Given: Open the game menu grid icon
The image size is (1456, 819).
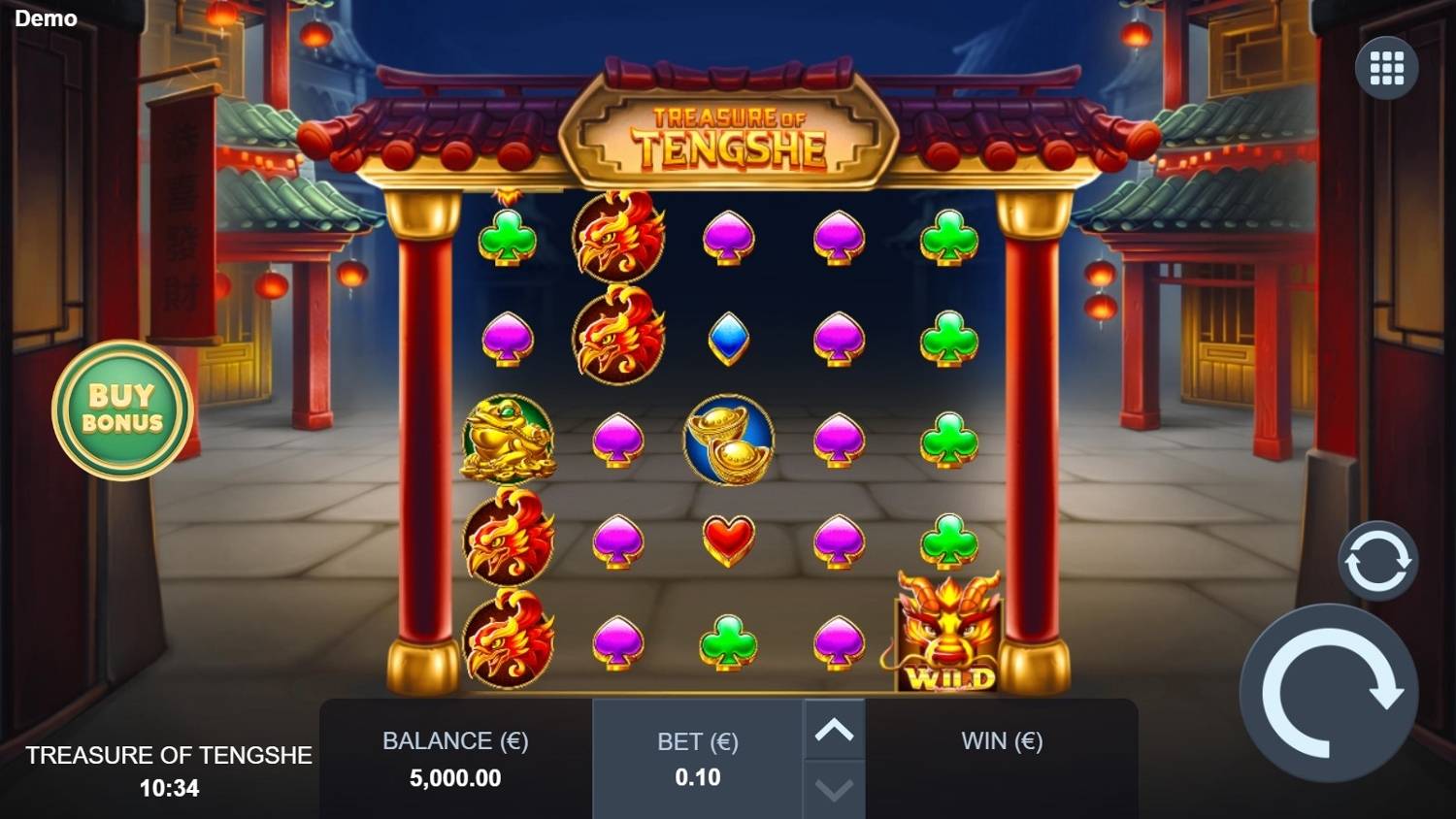Looking at the screenshot, I should pyautogui.click(x=1386, y=66).
